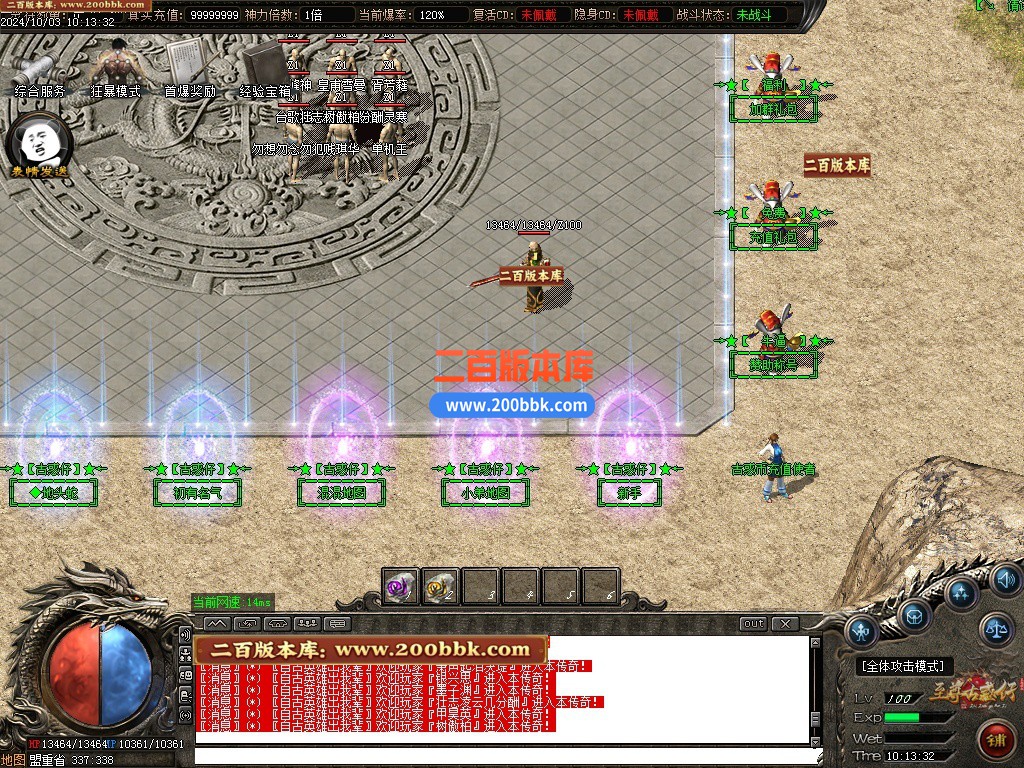
Task: Select the purple swirl item in hotbar slot 1
Action: click(x=401, y=587)
